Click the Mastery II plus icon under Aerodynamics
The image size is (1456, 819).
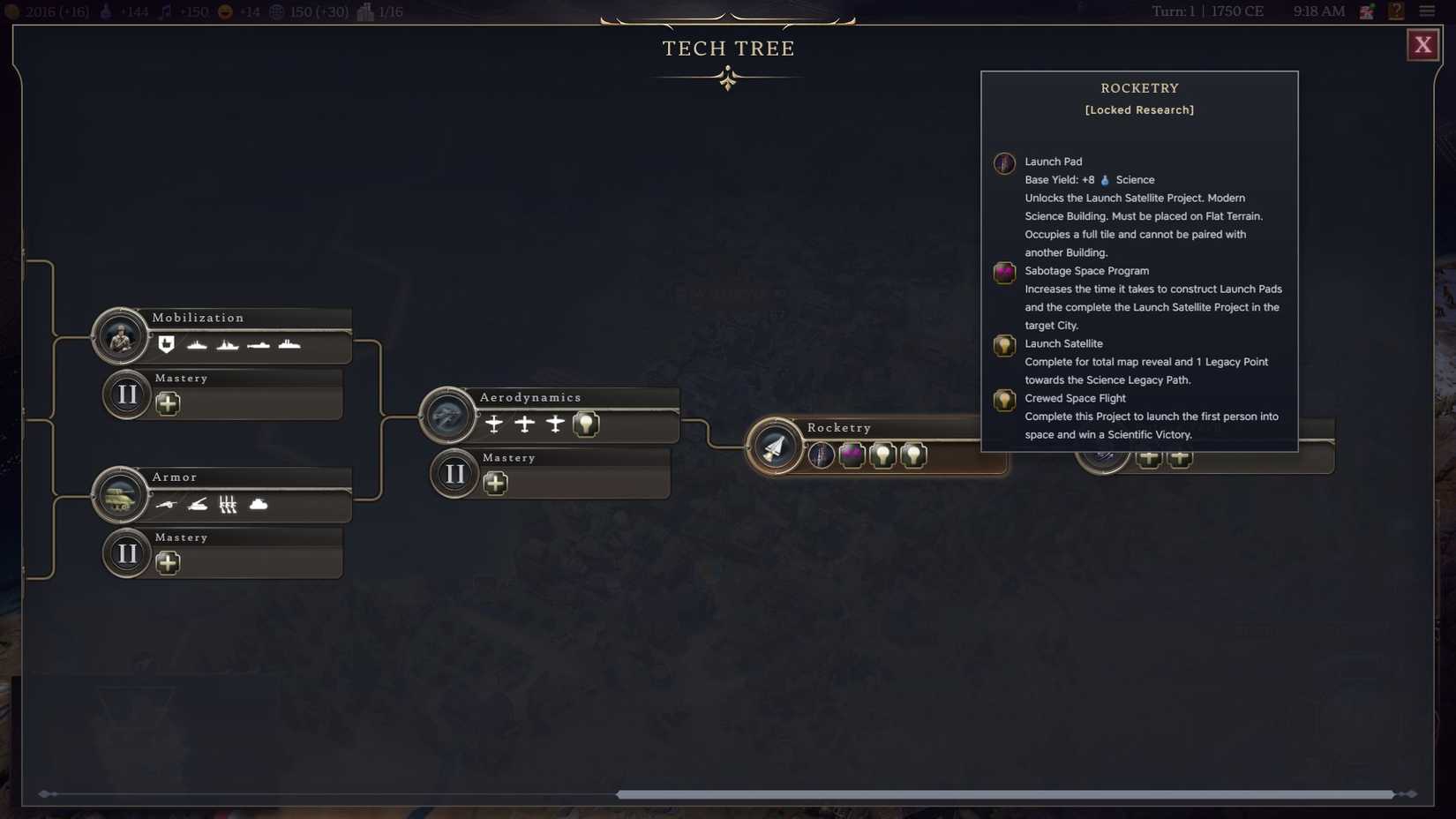click(x=495, y=483)
